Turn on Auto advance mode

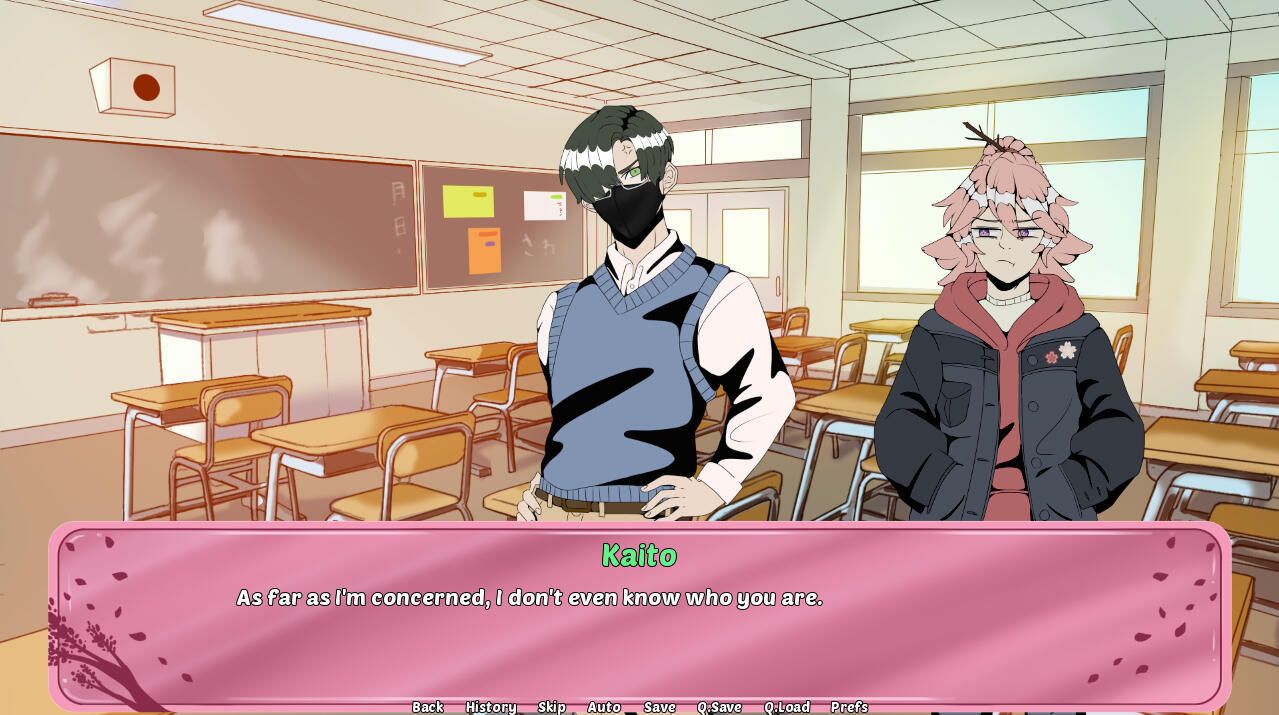pos(604,707)
